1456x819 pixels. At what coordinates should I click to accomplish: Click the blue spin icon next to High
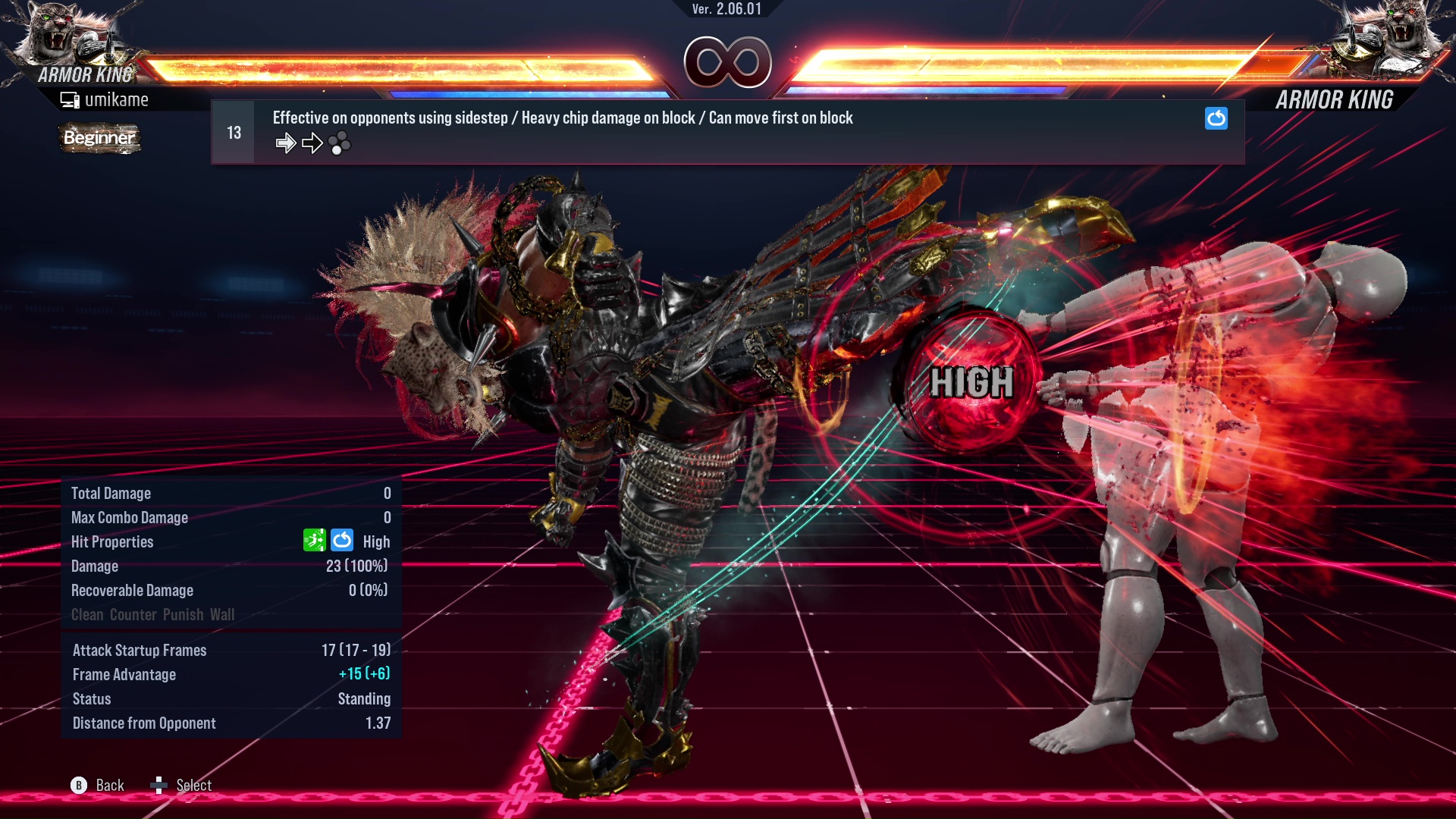pyautogui.click(x=343, y=540)
